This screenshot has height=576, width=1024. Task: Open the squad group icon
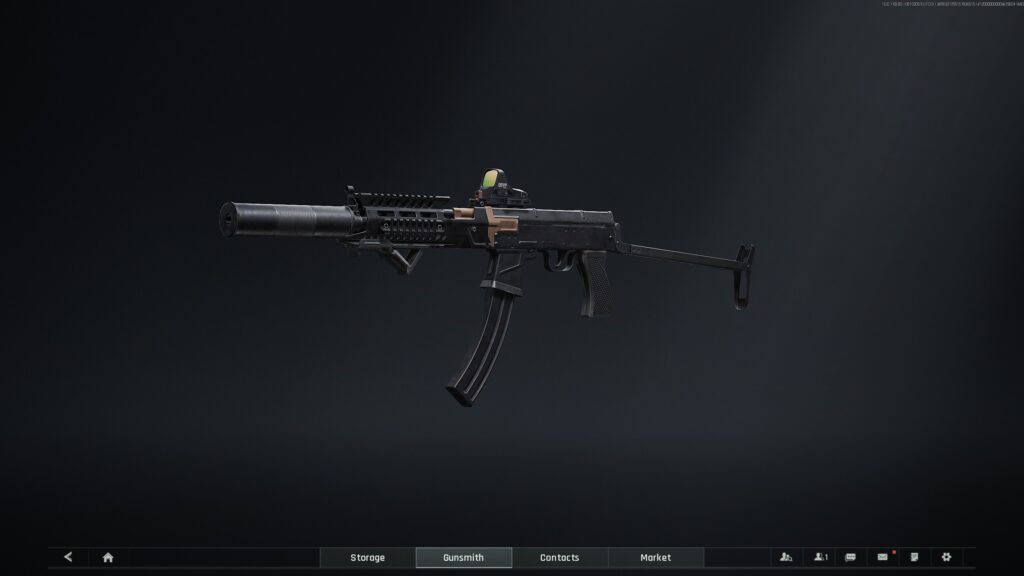pyautogui.click(x=786, y=557)
